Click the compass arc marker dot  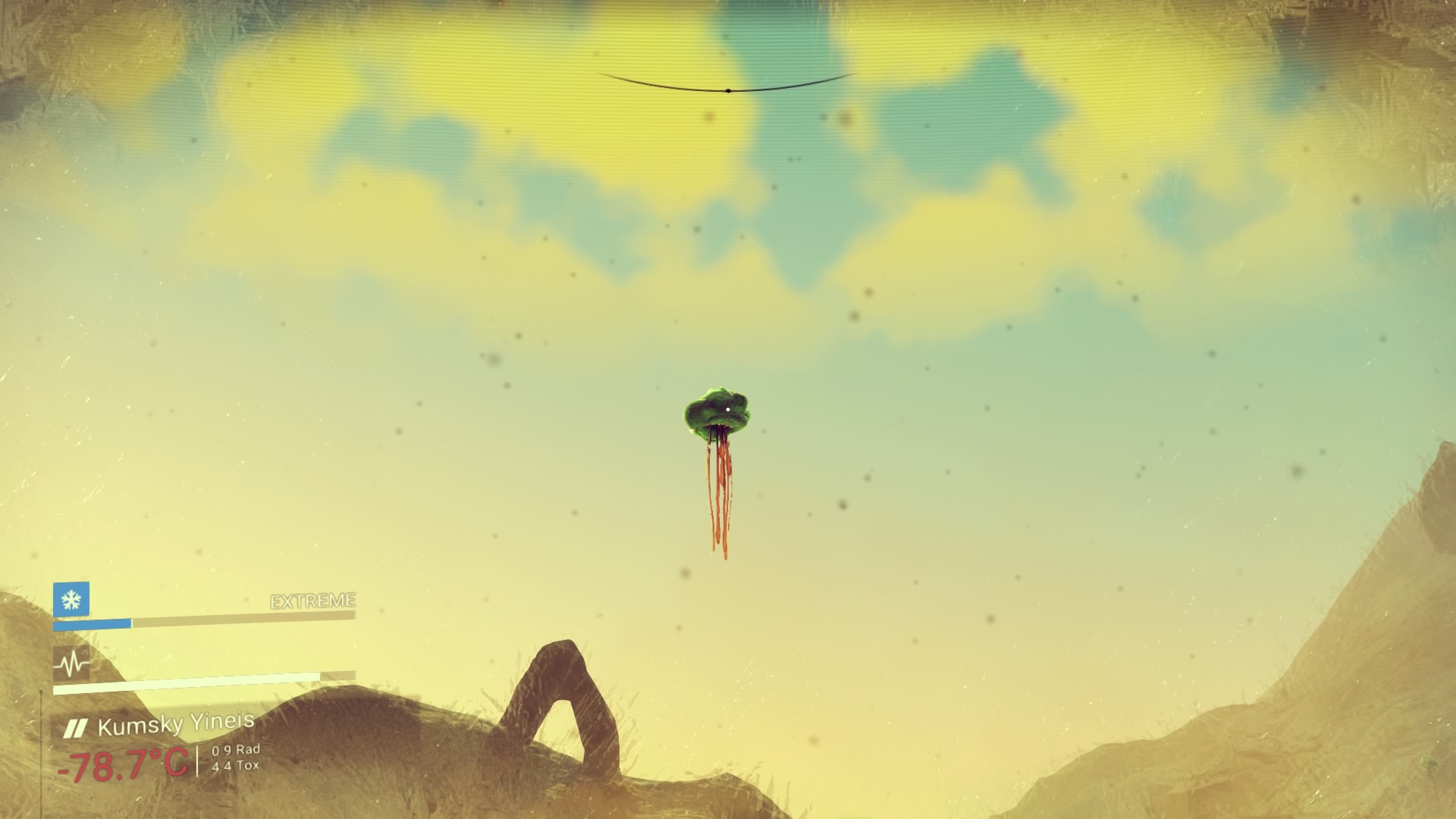pyautogui.click(x=728, y=91)
